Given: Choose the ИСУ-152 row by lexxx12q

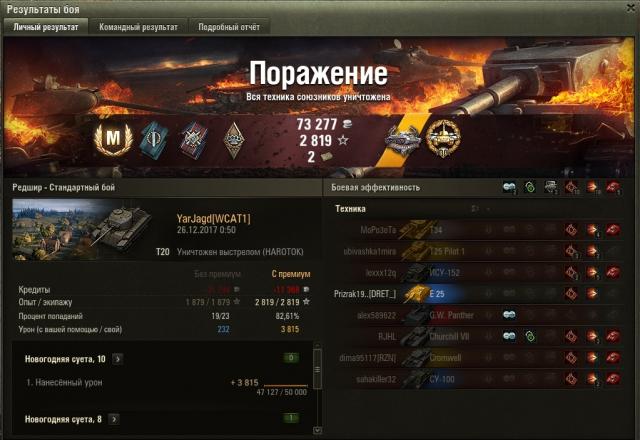Looking at the screenshot, I should [x=480, y=272].
